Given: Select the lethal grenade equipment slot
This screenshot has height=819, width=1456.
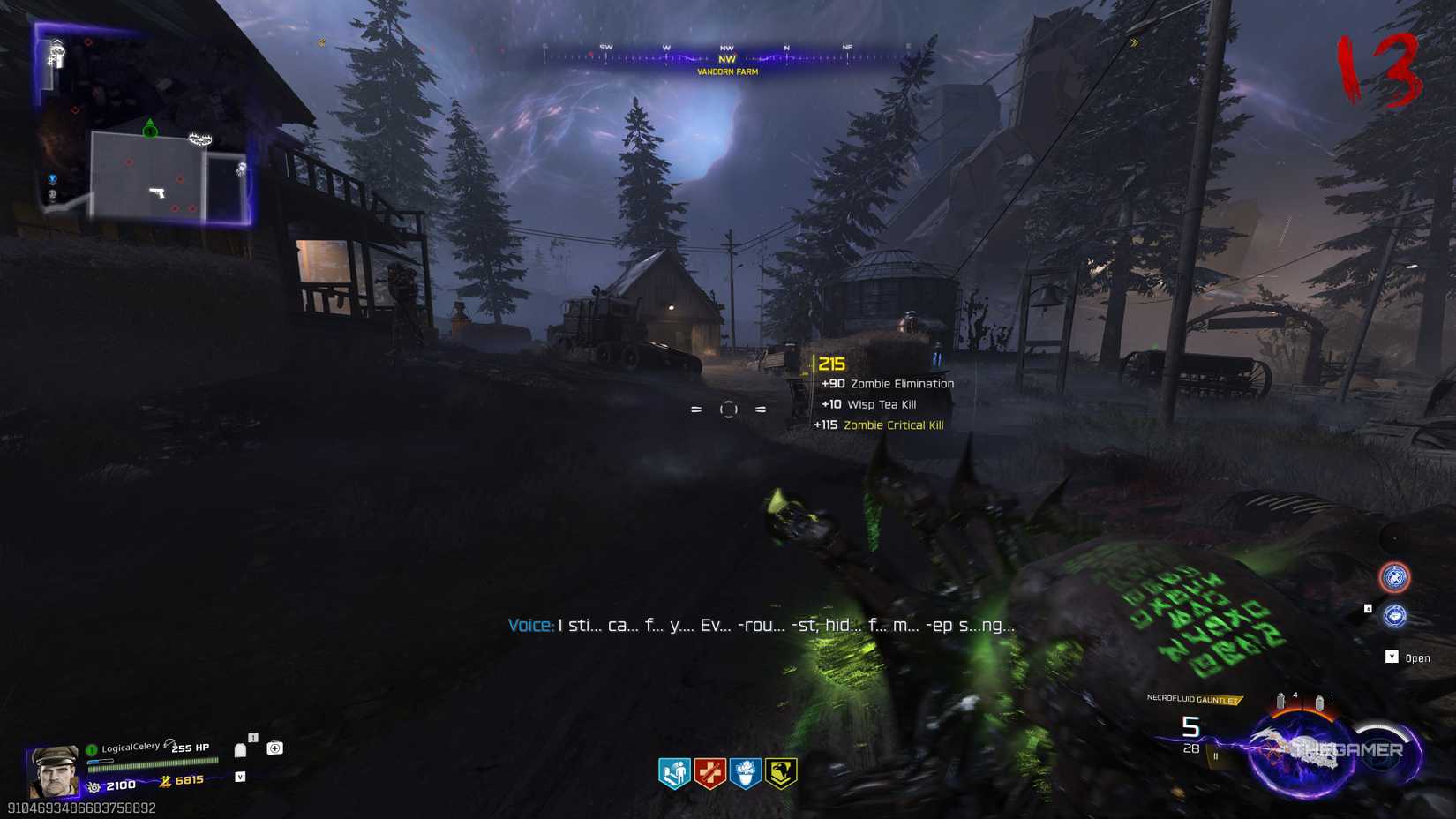Looking at the screenshot, I should click(241, 748).
